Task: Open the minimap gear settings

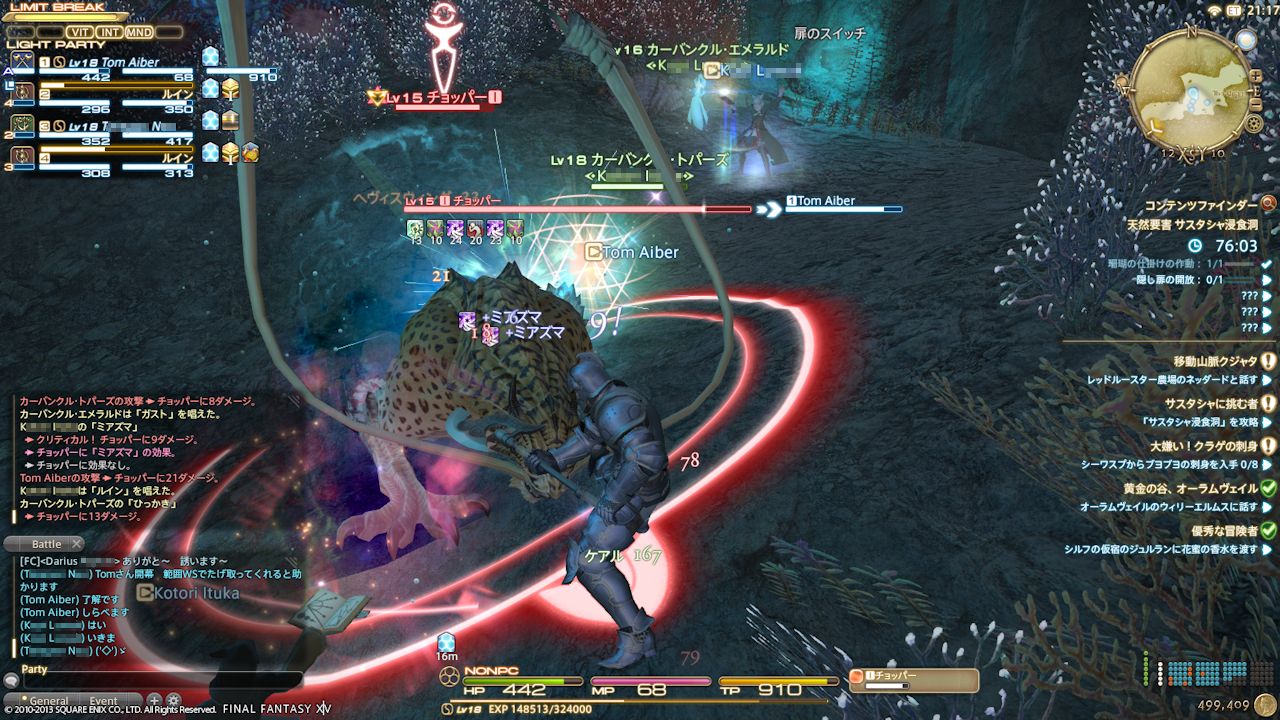Action: pos(1254,124)
